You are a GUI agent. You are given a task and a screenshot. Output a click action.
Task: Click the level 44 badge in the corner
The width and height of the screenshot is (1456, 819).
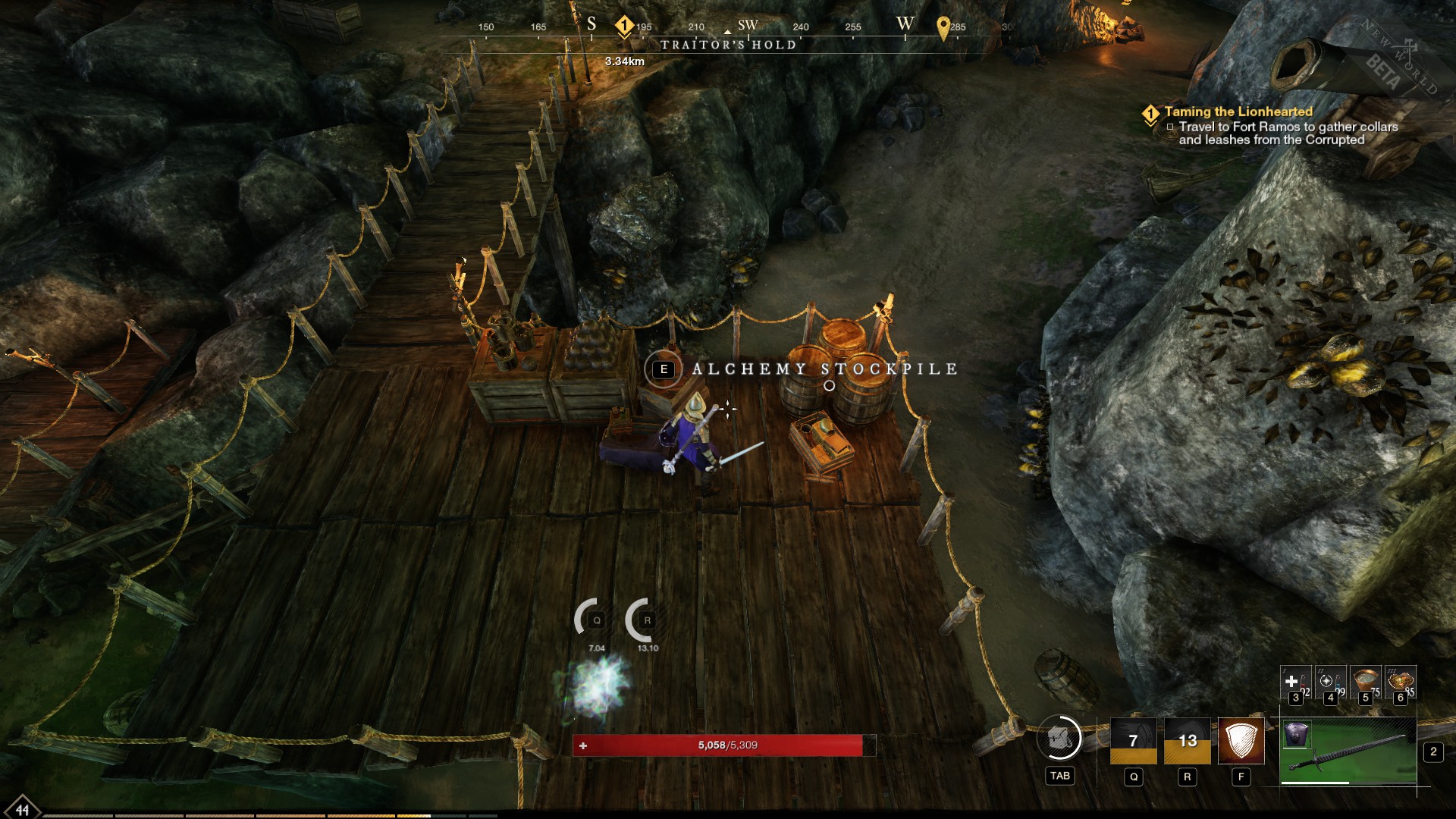[x=21, y=808]
